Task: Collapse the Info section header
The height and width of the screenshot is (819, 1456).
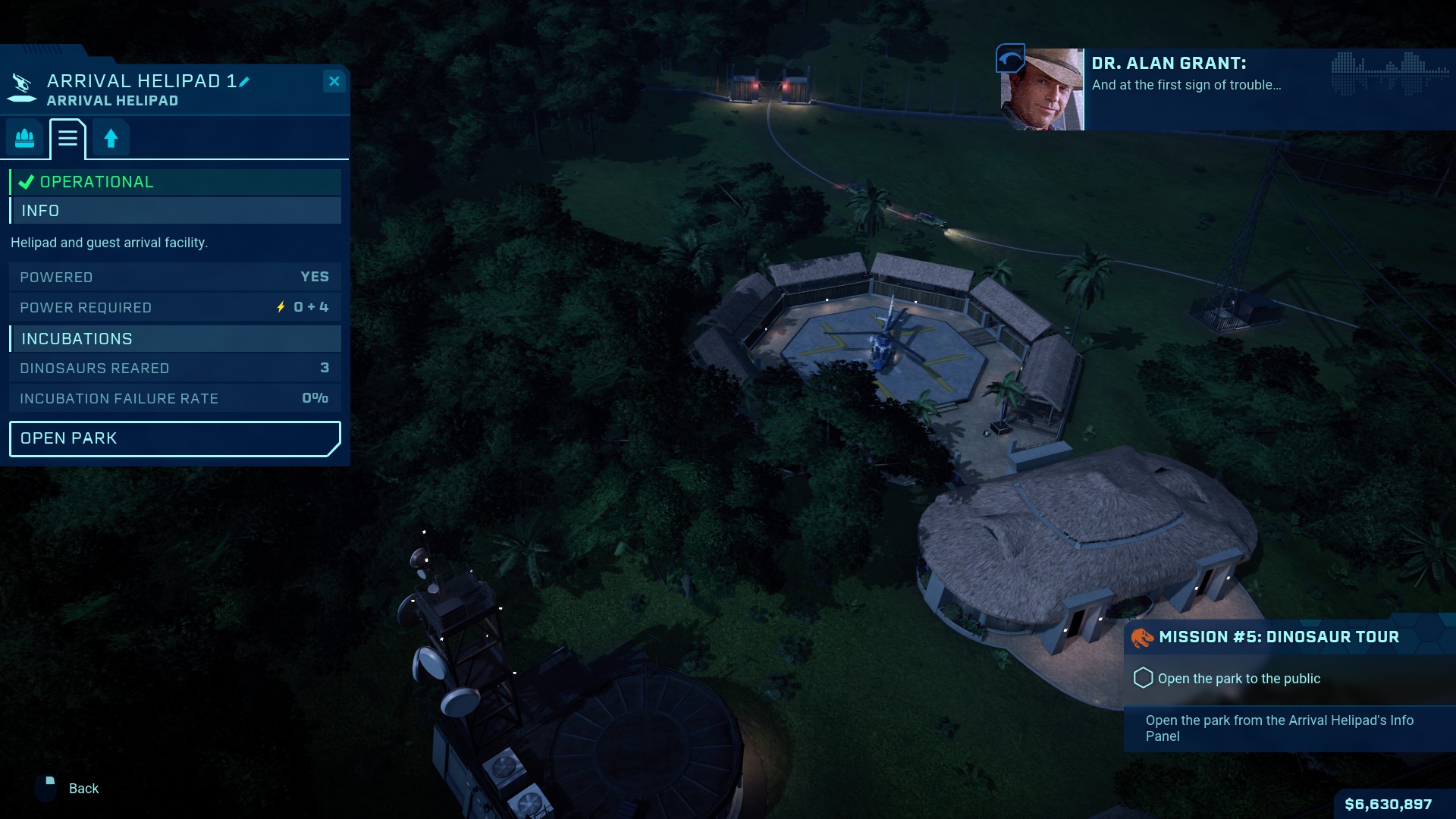Action: point(175,211)
